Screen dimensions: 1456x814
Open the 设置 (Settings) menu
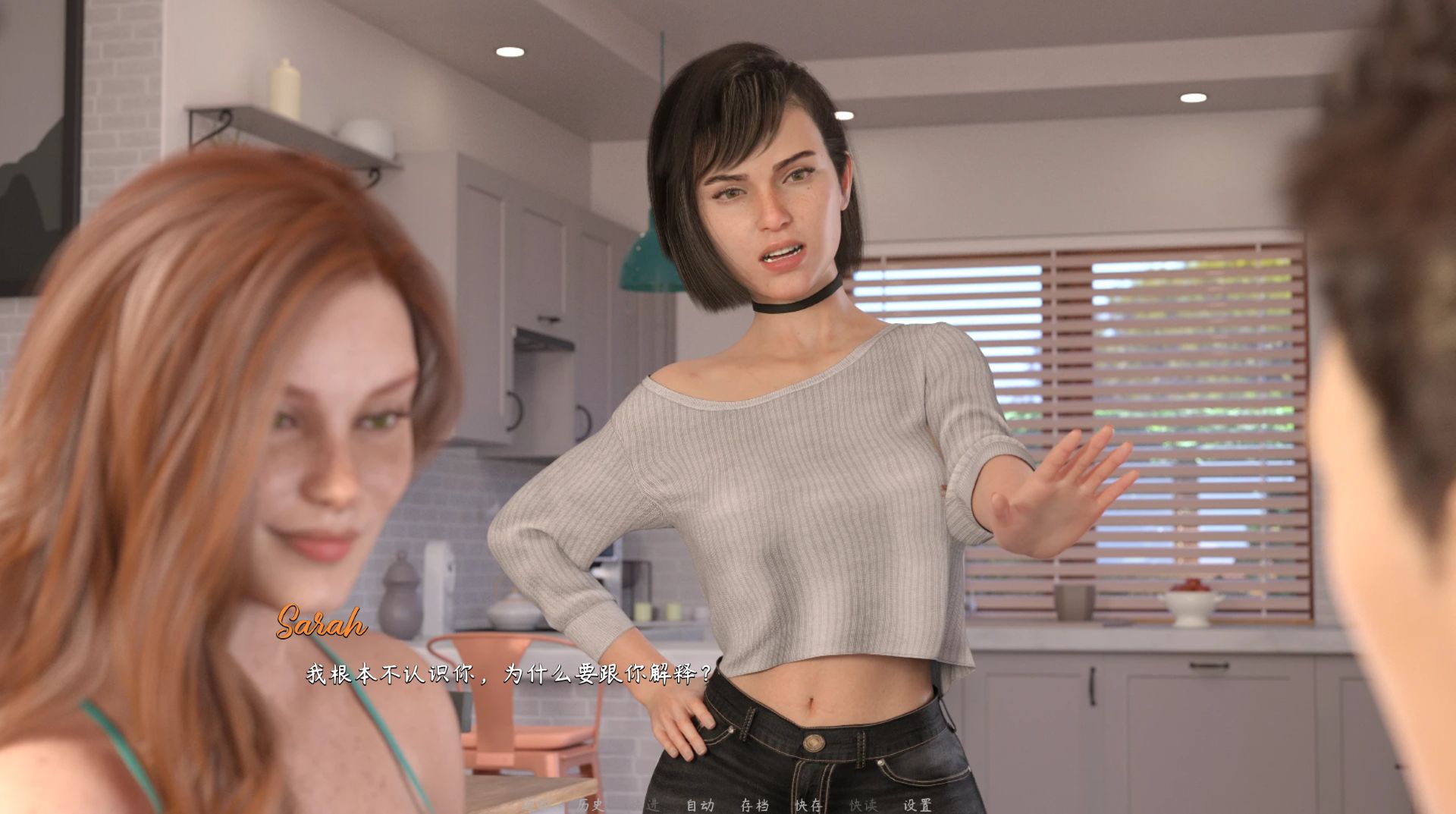pyautogui.click(x=917, y=805)
